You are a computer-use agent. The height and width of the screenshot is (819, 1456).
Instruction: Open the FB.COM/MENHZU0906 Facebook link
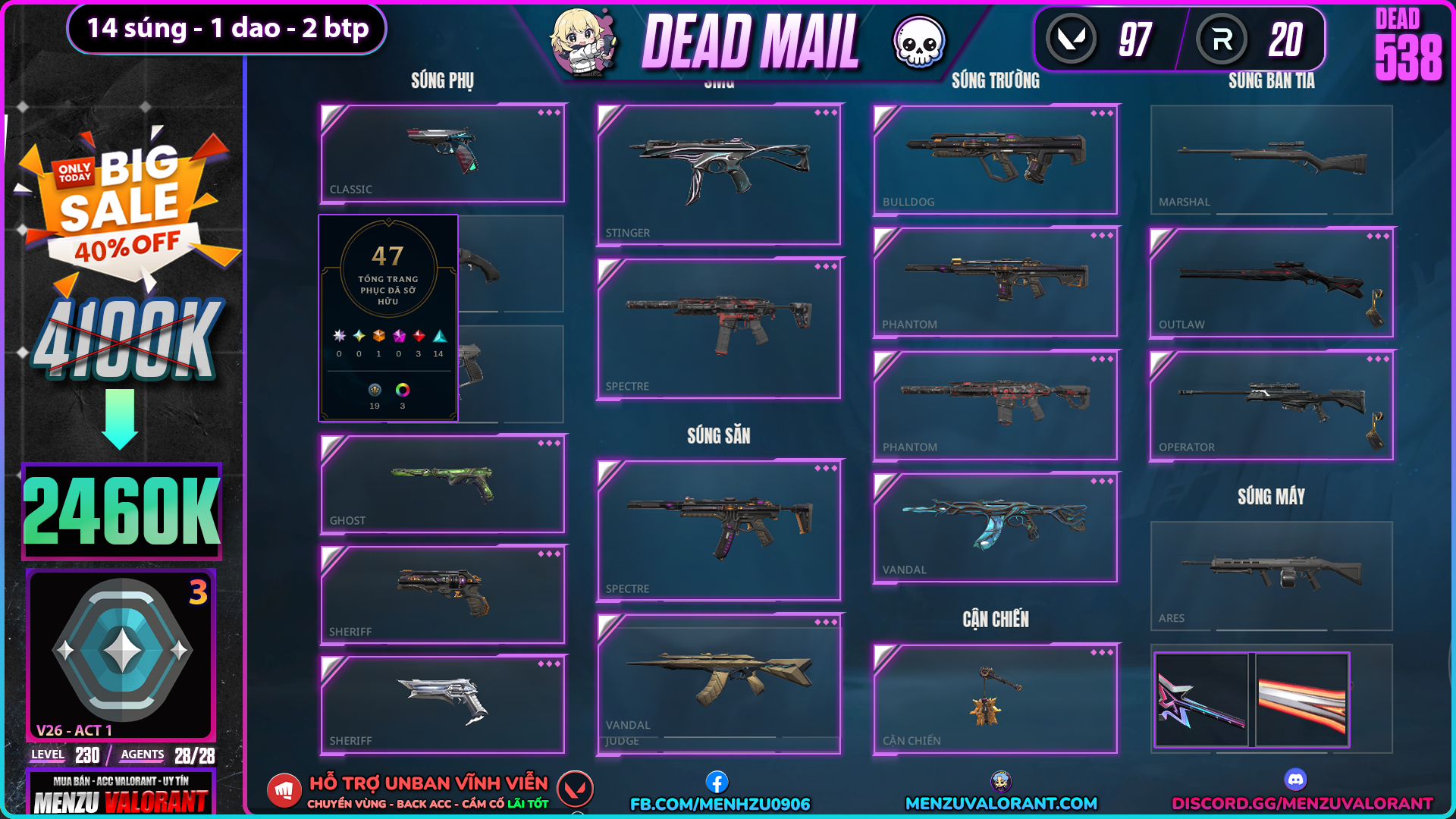tap(720, 803)
